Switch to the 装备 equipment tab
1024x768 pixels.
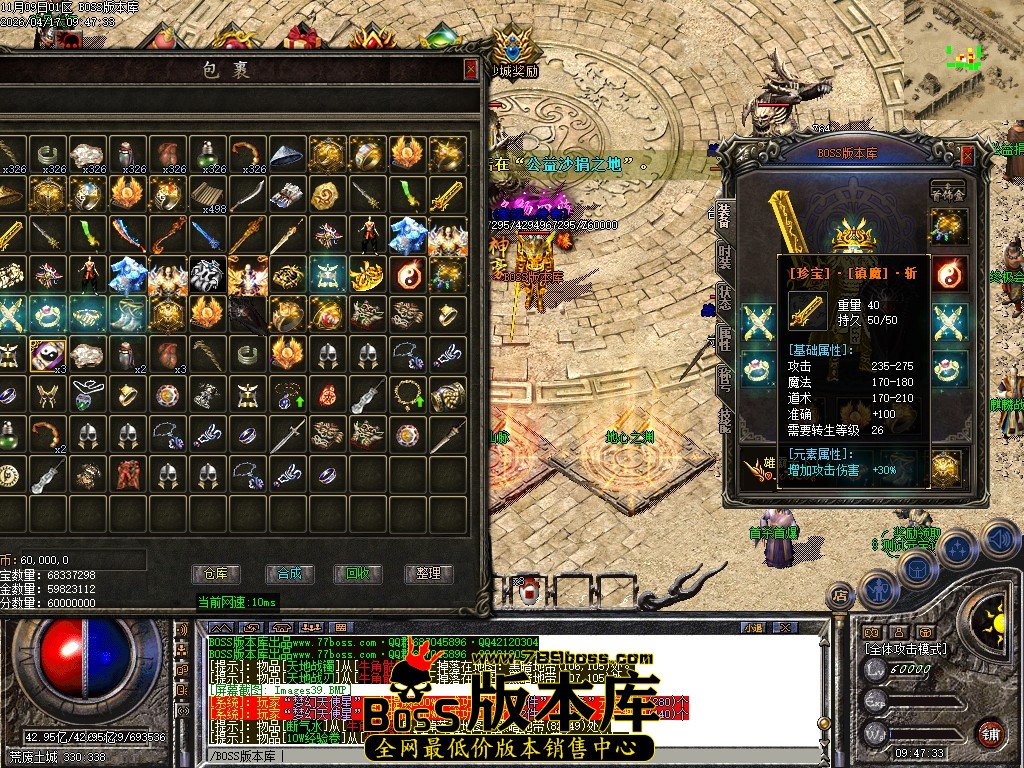click(724, 213)
